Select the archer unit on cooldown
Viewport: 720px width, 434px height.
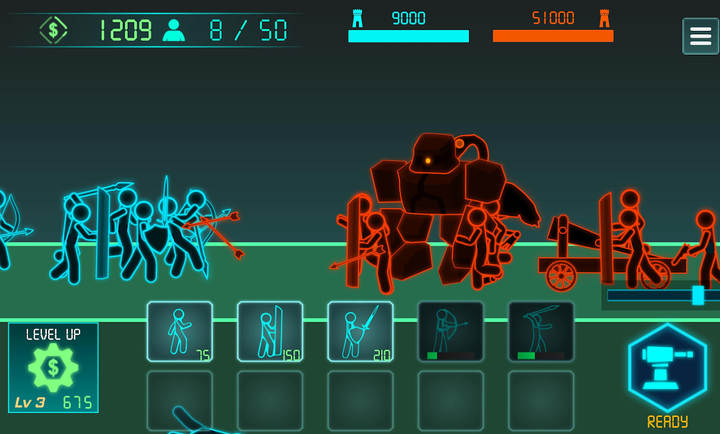coord(450,331)
